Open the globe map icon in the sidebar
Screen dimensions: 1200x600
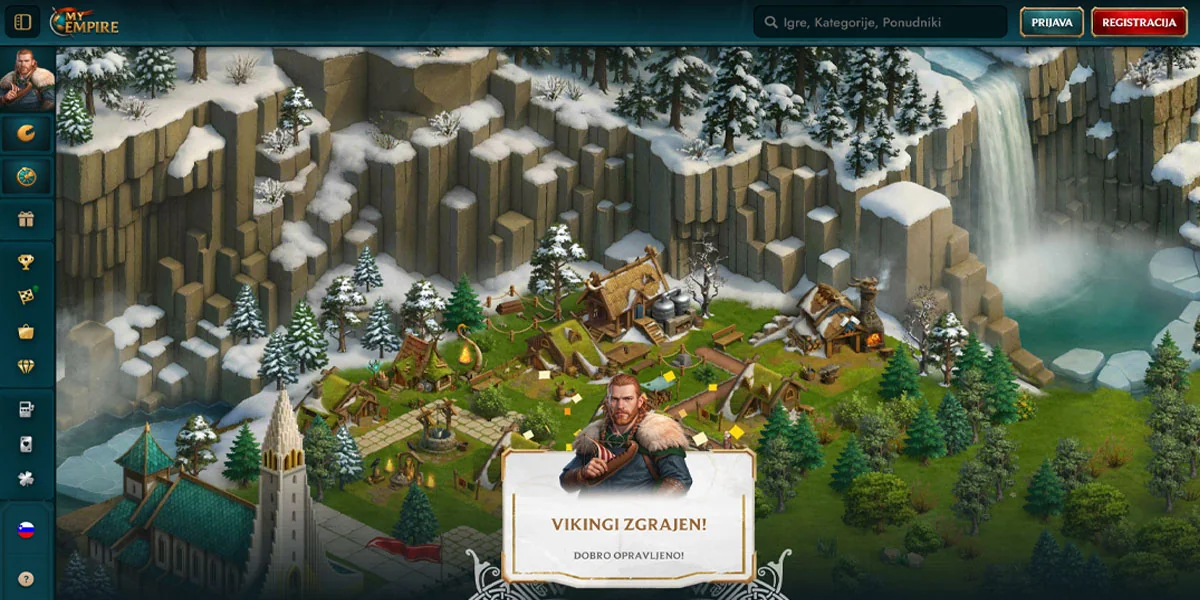(26, 176)
